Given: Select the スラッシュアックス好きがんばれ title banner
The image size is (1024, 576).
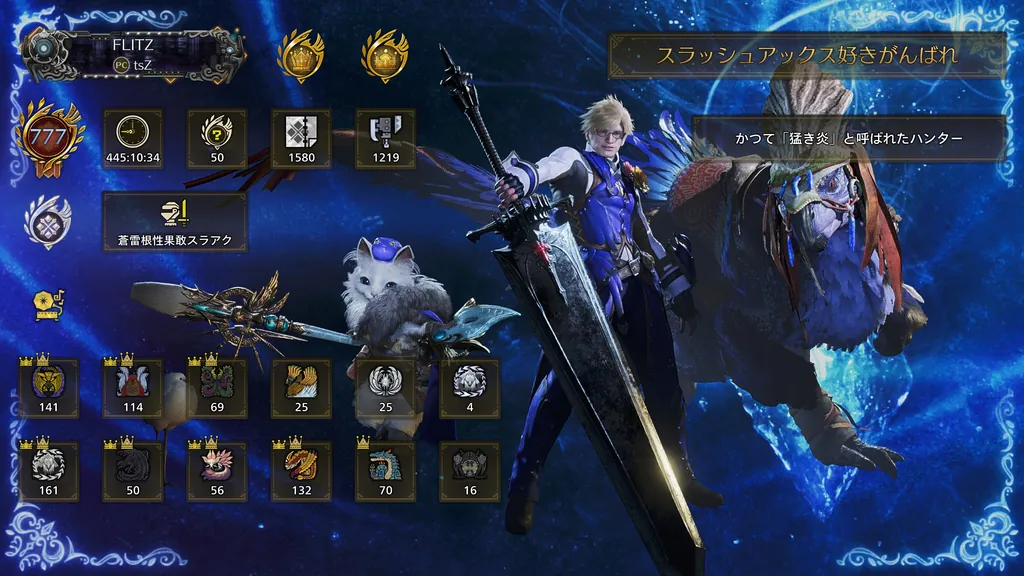Looking at the screenshot, I should coord(806,55).
